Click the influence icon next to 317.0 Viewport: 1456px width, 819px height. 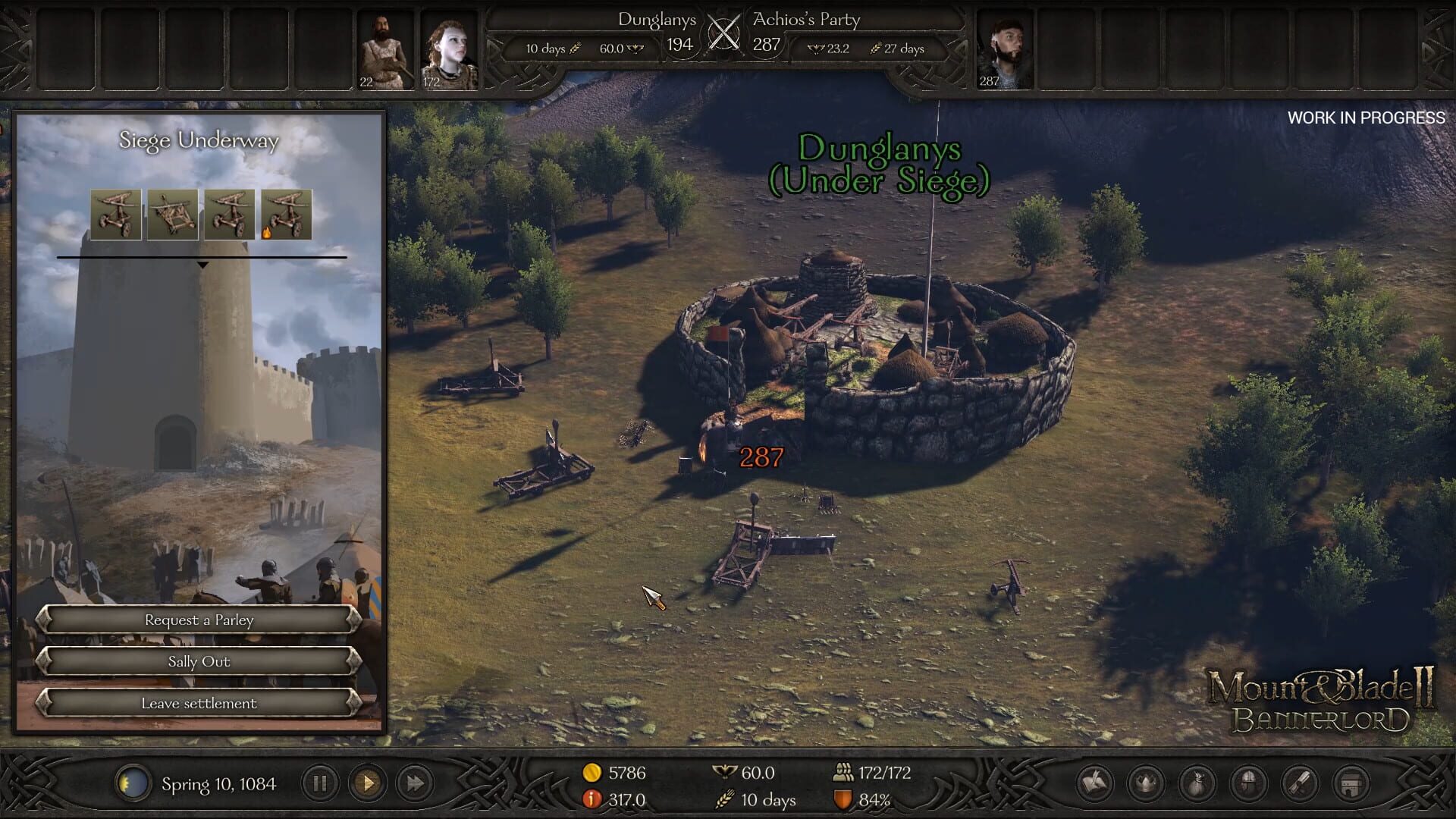(591, 799)
